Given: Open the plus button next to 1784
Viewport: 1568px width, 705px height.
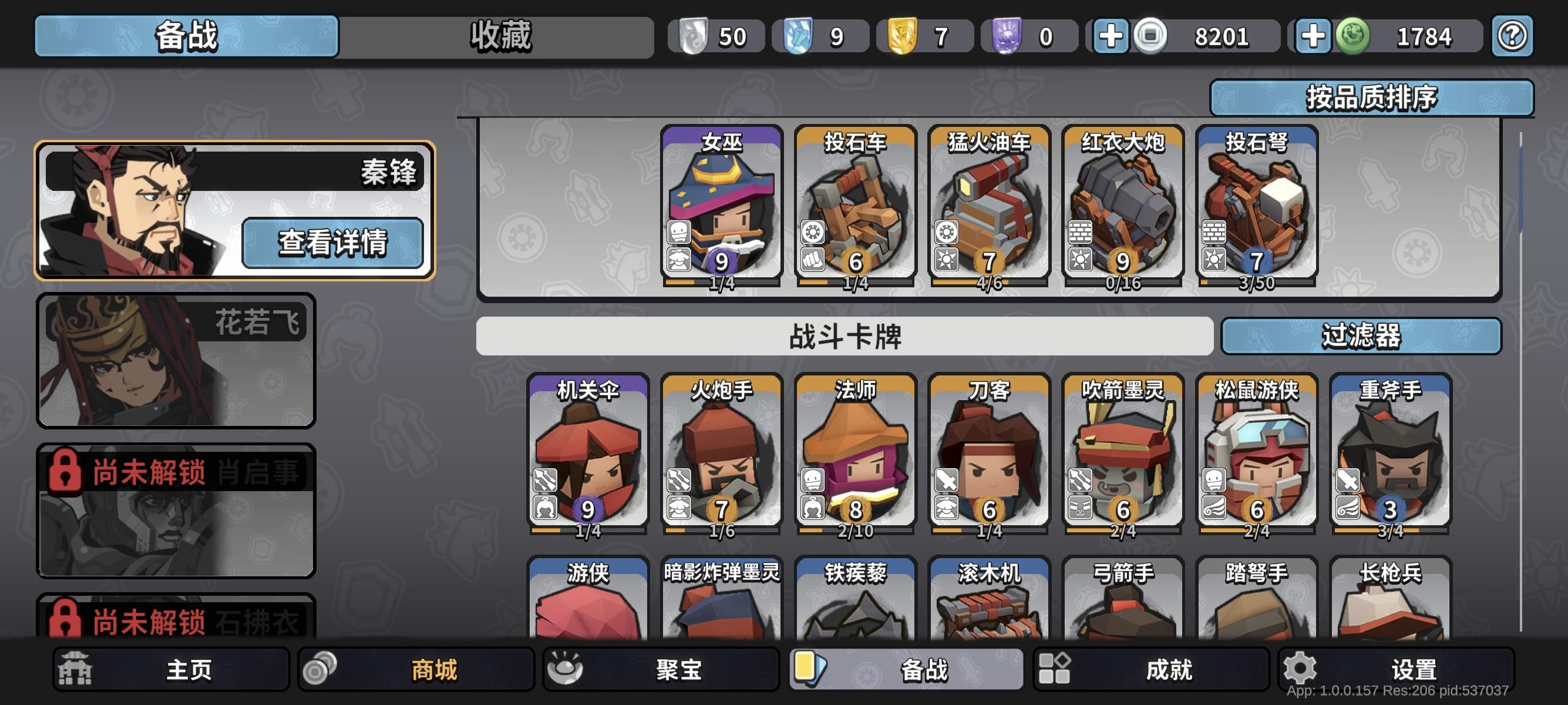Looking at the screenshot, I should click(x=1315, y=36).
